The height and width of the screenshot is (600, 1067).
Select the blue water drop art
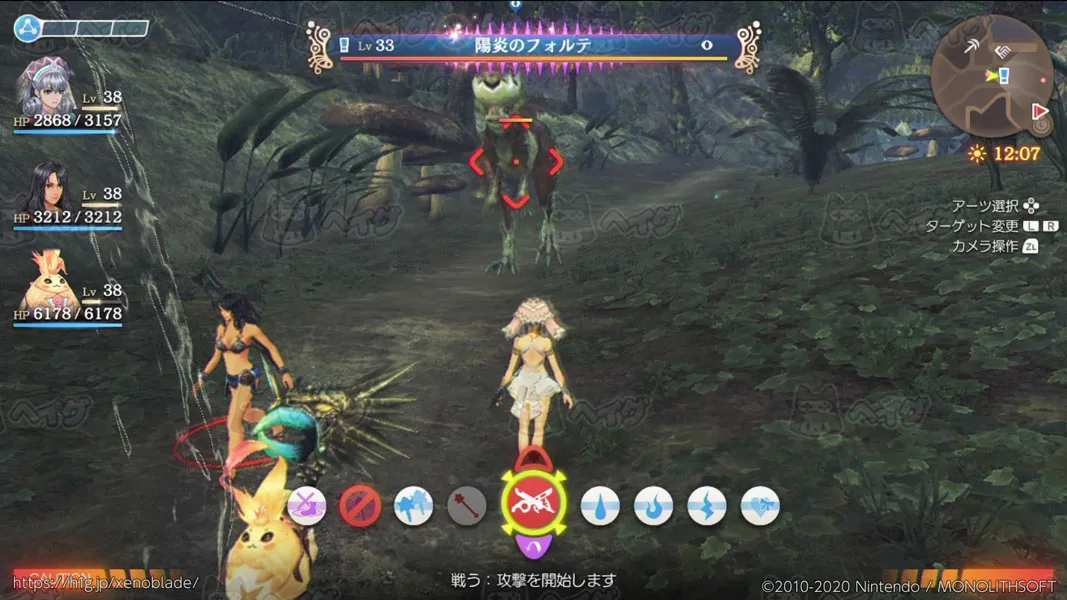pos(598,506)
